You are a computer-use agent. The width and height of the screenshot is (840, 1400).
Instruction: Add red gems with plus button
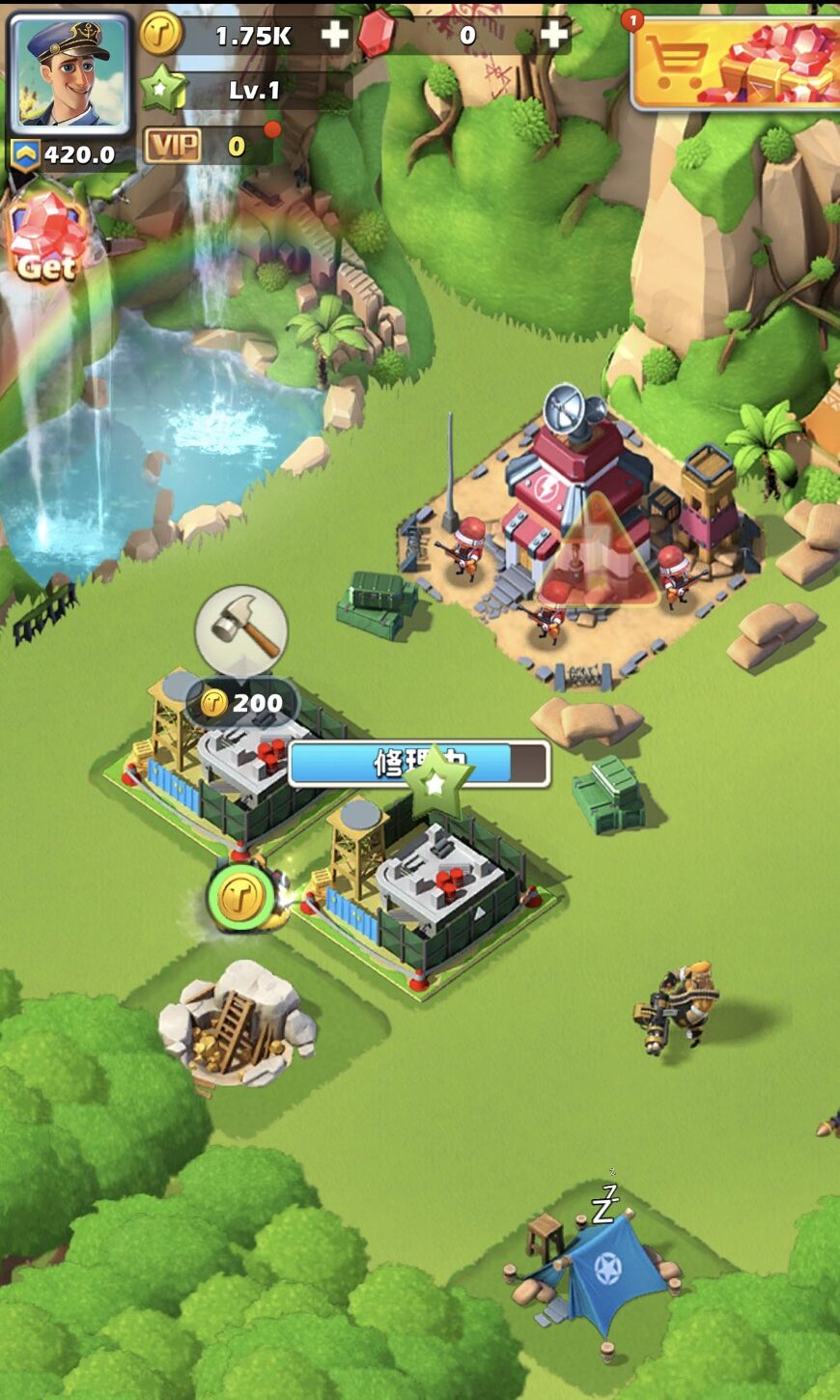click(x=554, y=36)
